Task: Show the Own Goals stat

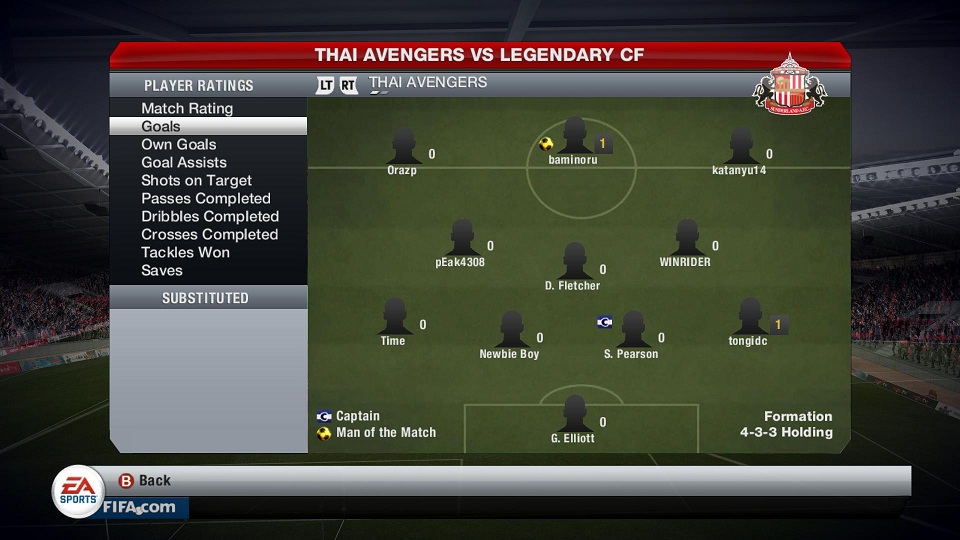Action: pos(179,144)
